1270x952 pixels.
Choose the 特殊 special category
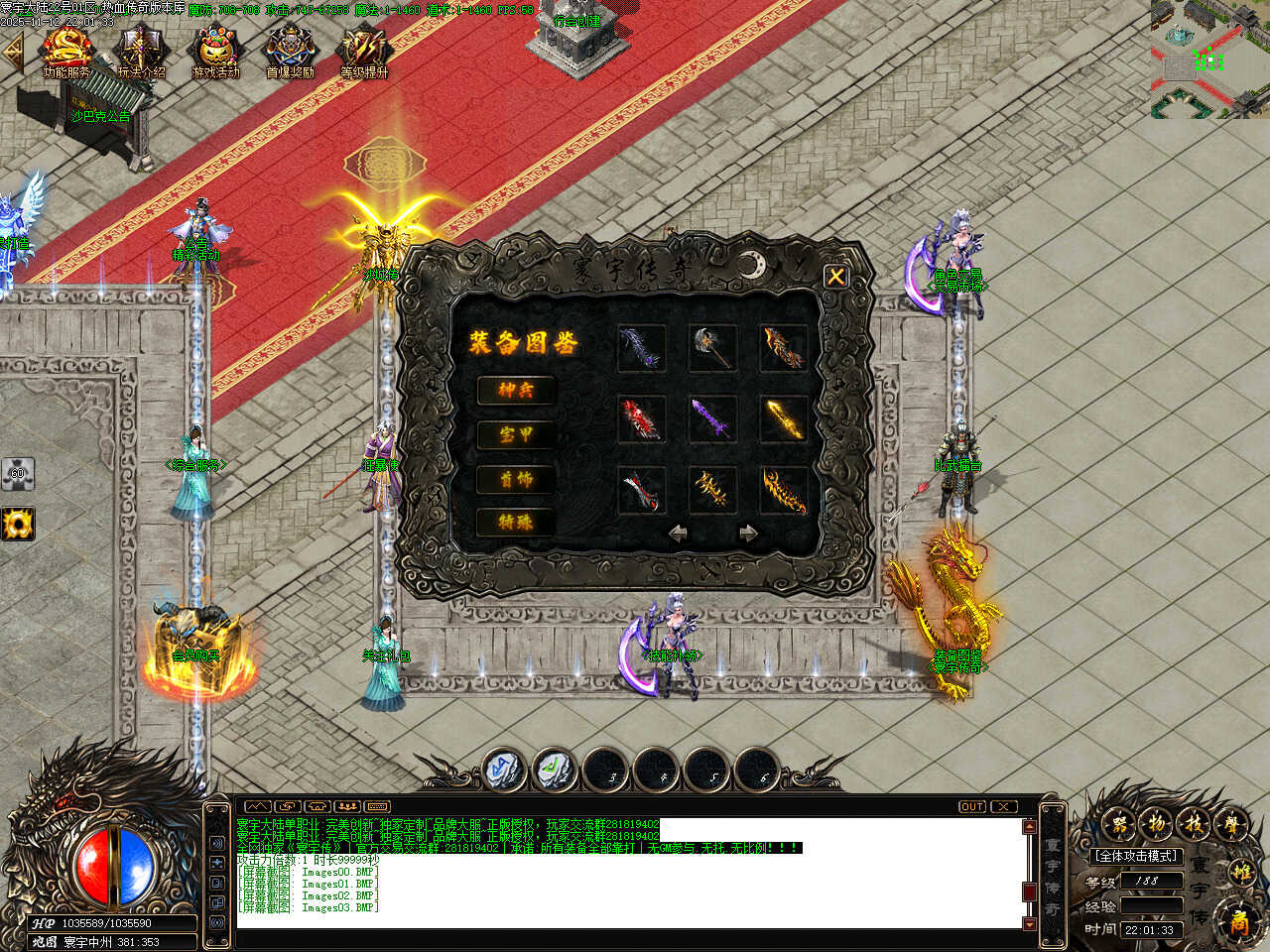click(515, 522)
